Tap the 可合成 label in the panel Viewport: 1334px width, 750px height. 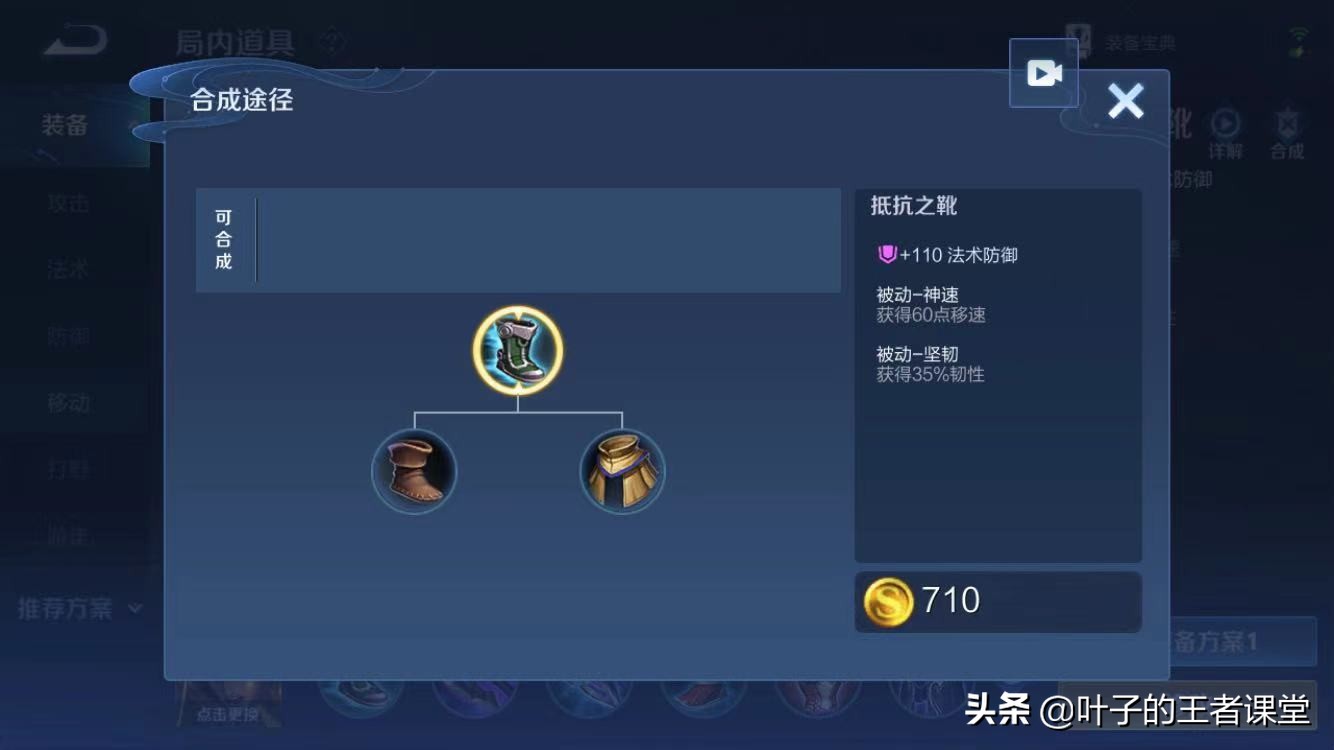(222, 240)
